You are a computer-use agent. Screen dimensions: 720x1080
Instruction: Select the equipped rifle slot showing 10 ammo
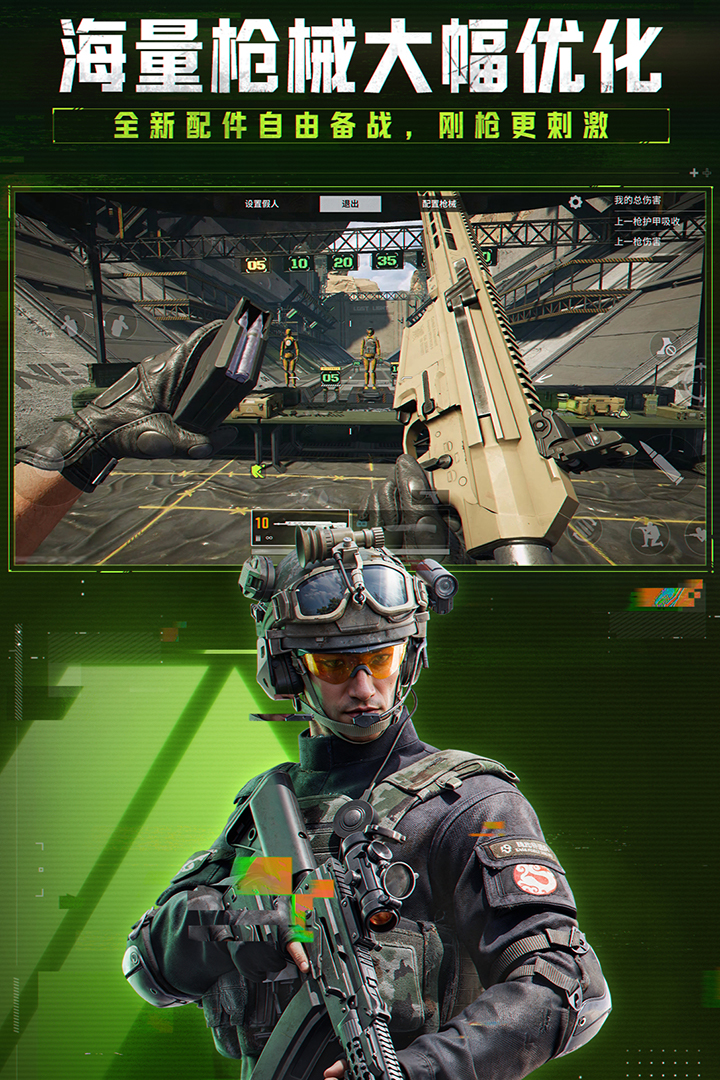coord(299,530)
